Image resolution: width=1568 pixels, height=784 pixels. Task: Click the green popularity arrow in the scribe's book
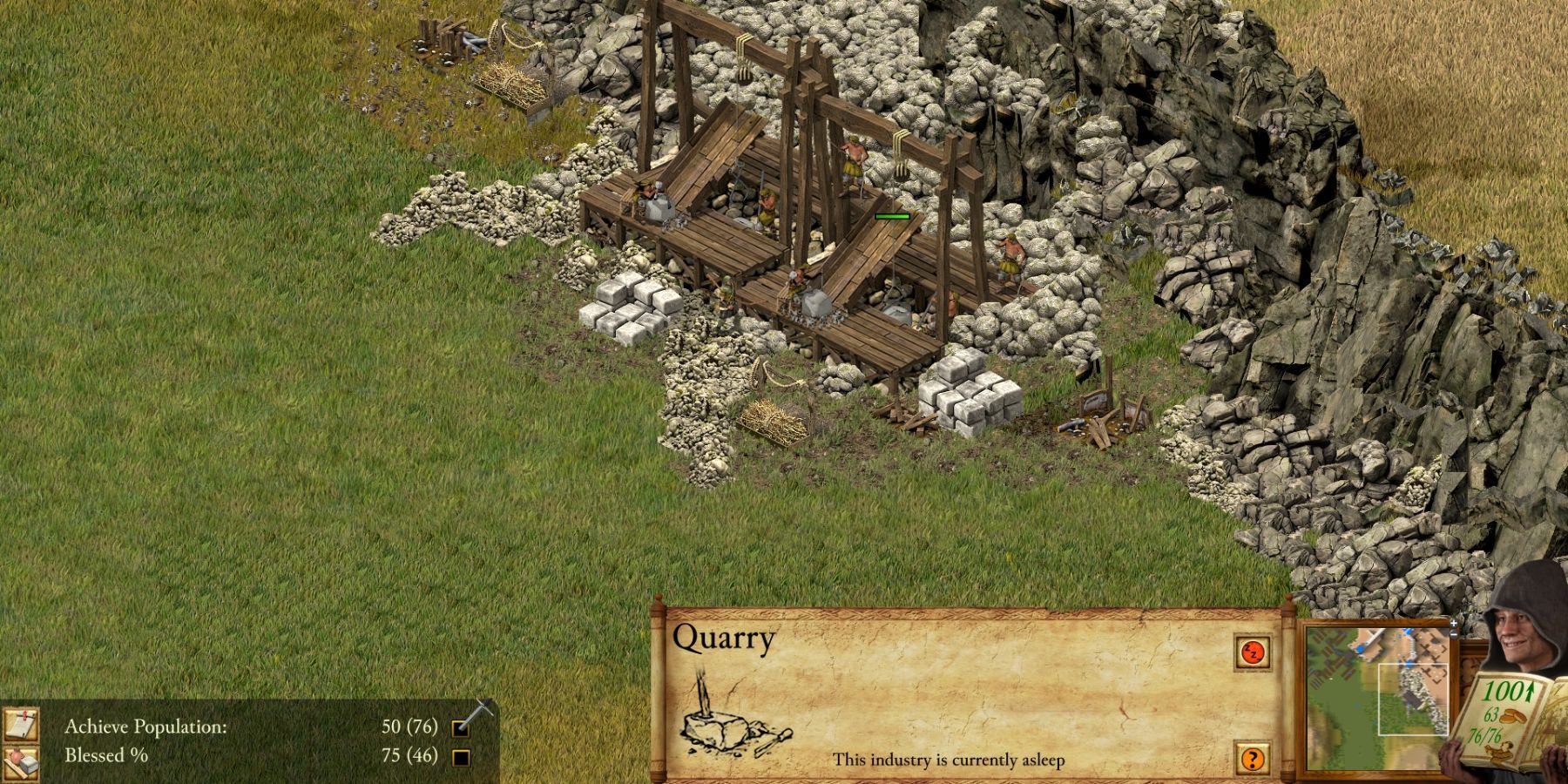coord(1528,690)
